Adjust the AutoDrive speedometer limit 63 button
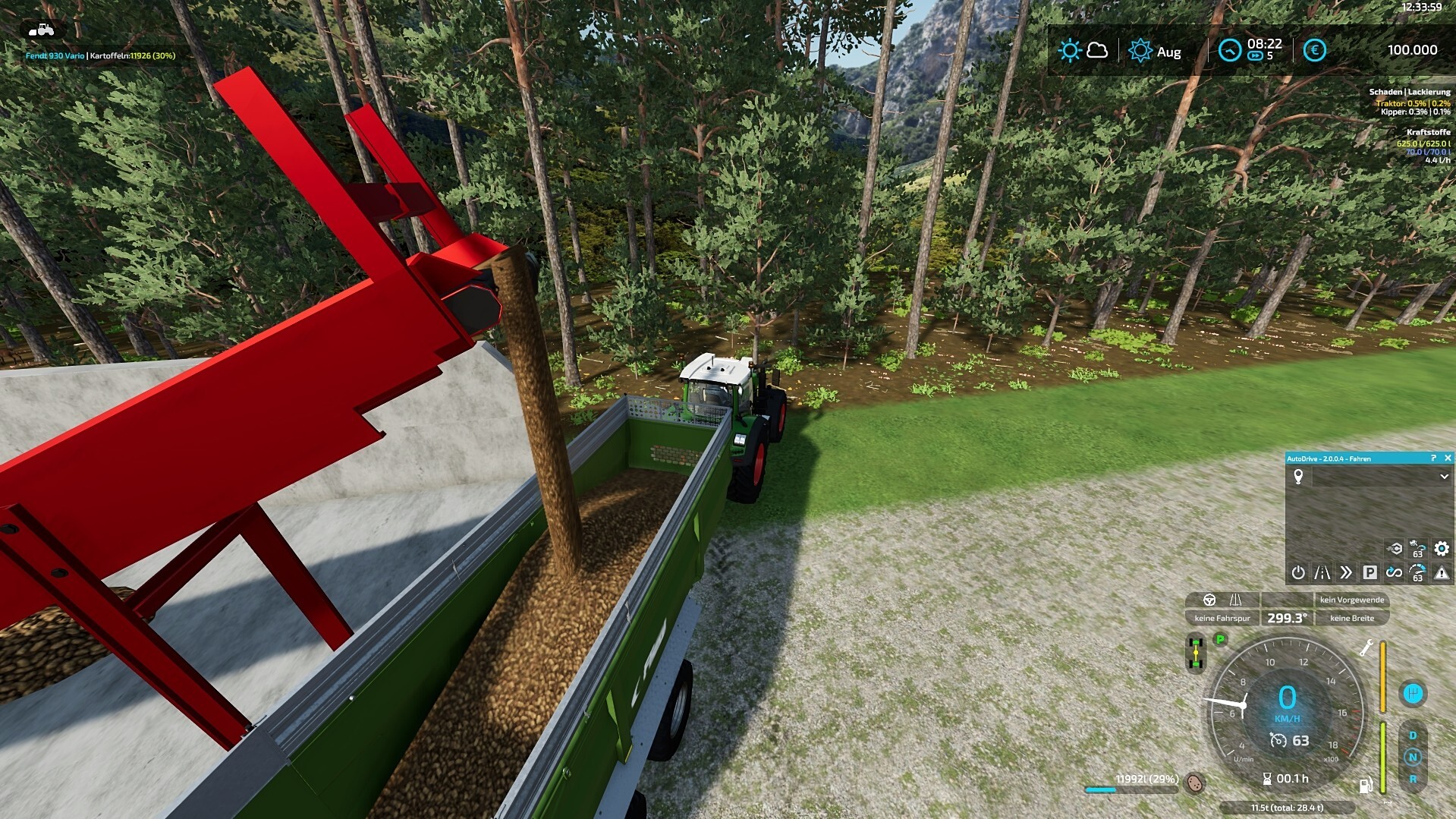This screenshot has width=1456, height=819. (1417, 573)
